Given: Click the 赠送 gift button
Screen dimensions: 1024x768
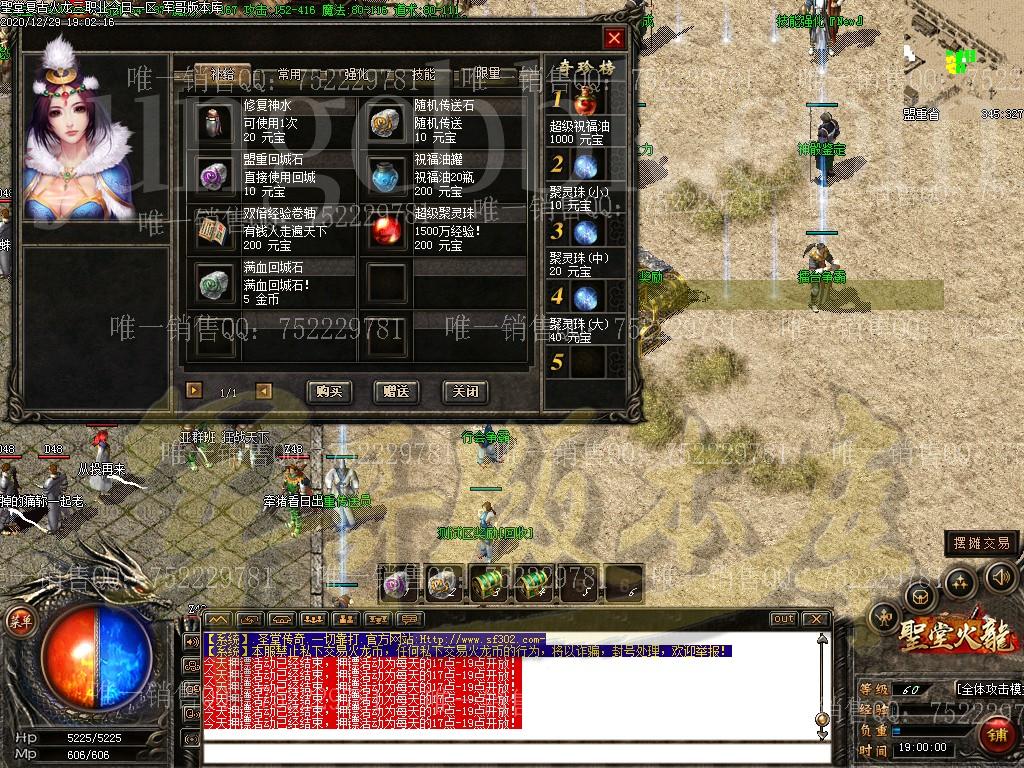Looking at the screenshot, I should click(396, 391).
